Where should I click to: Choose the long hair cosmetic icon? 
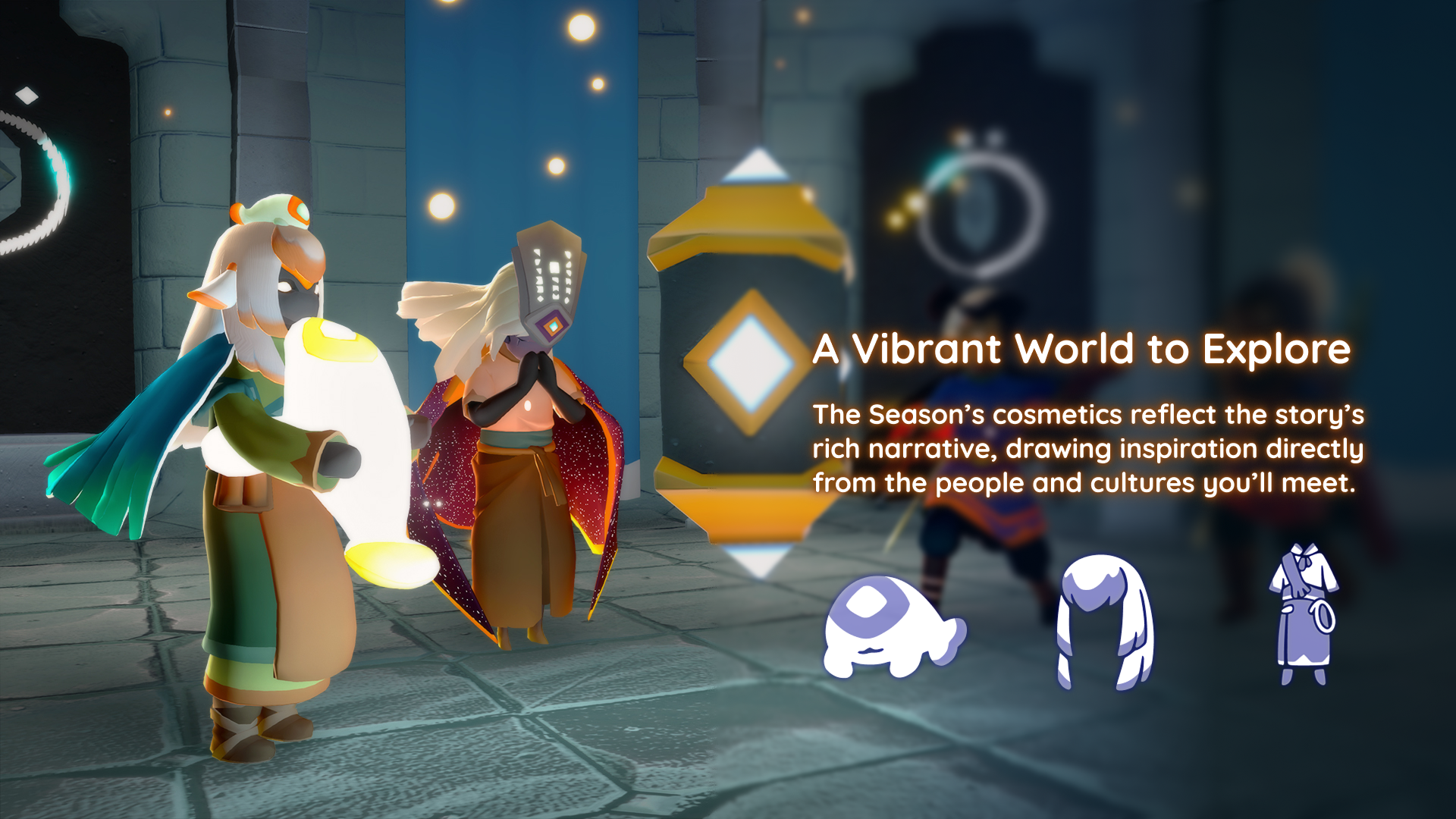(1105, 621)
